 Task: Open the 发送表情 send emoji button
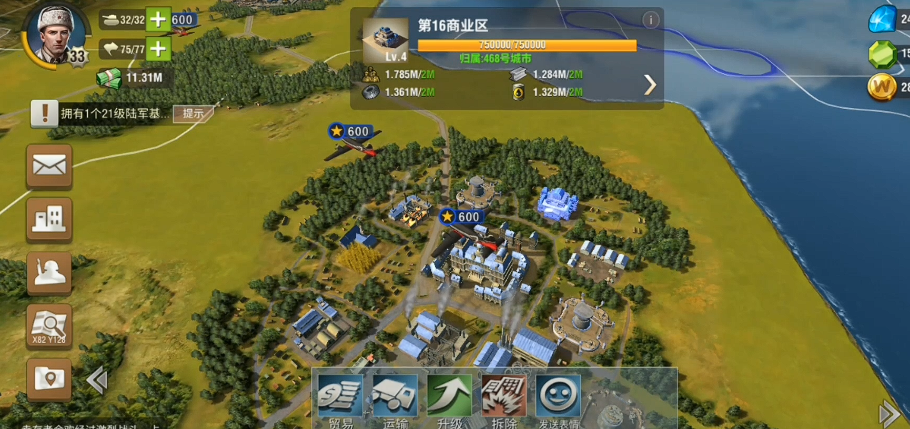pyautogui.click(x=558, y=398)
